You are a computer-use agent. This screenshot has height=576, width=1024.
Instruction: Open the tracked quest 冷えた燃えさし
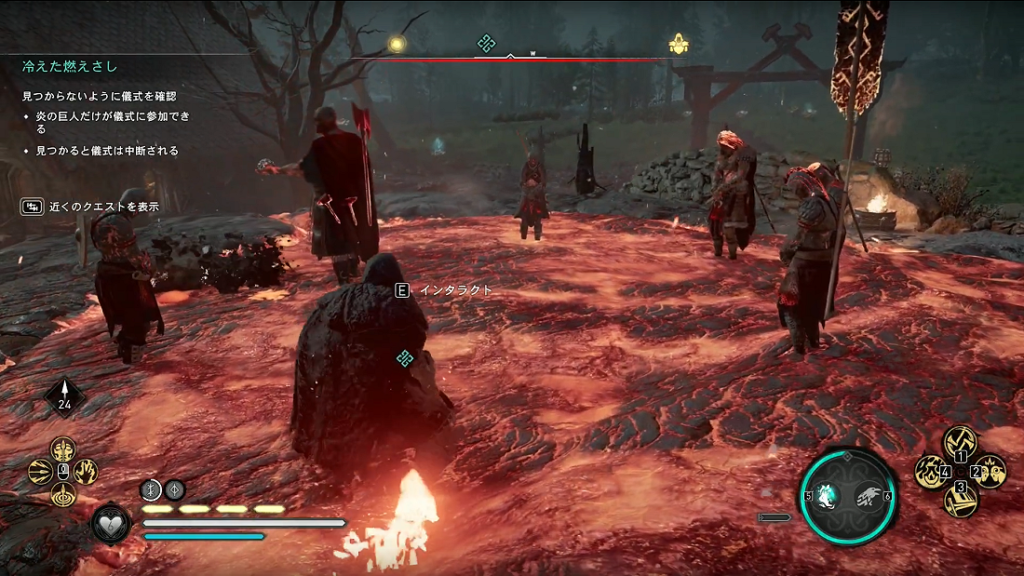[70, 67]
